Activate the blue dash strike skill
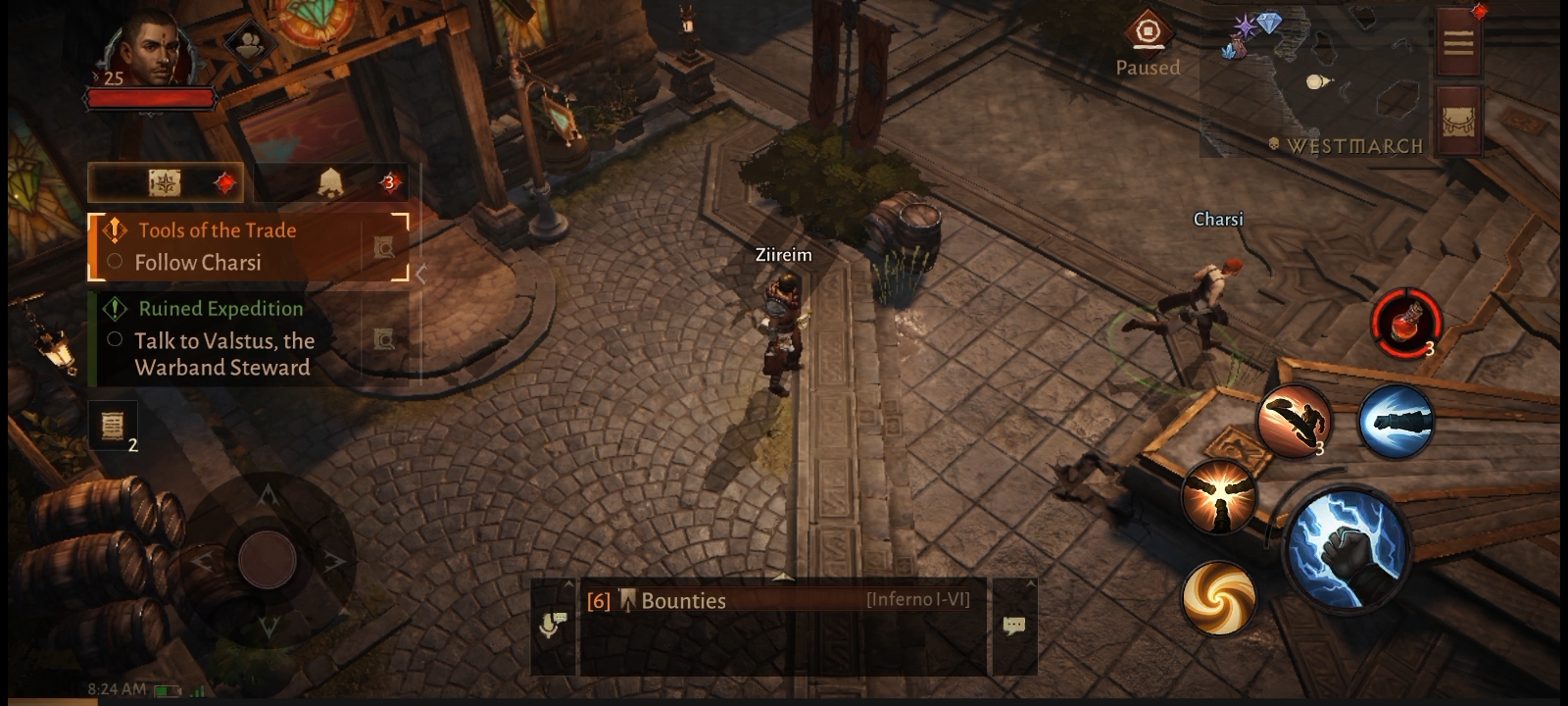Image resolution: width=1568 pixels, height=706 pixels. click(x=1396, y=422)
